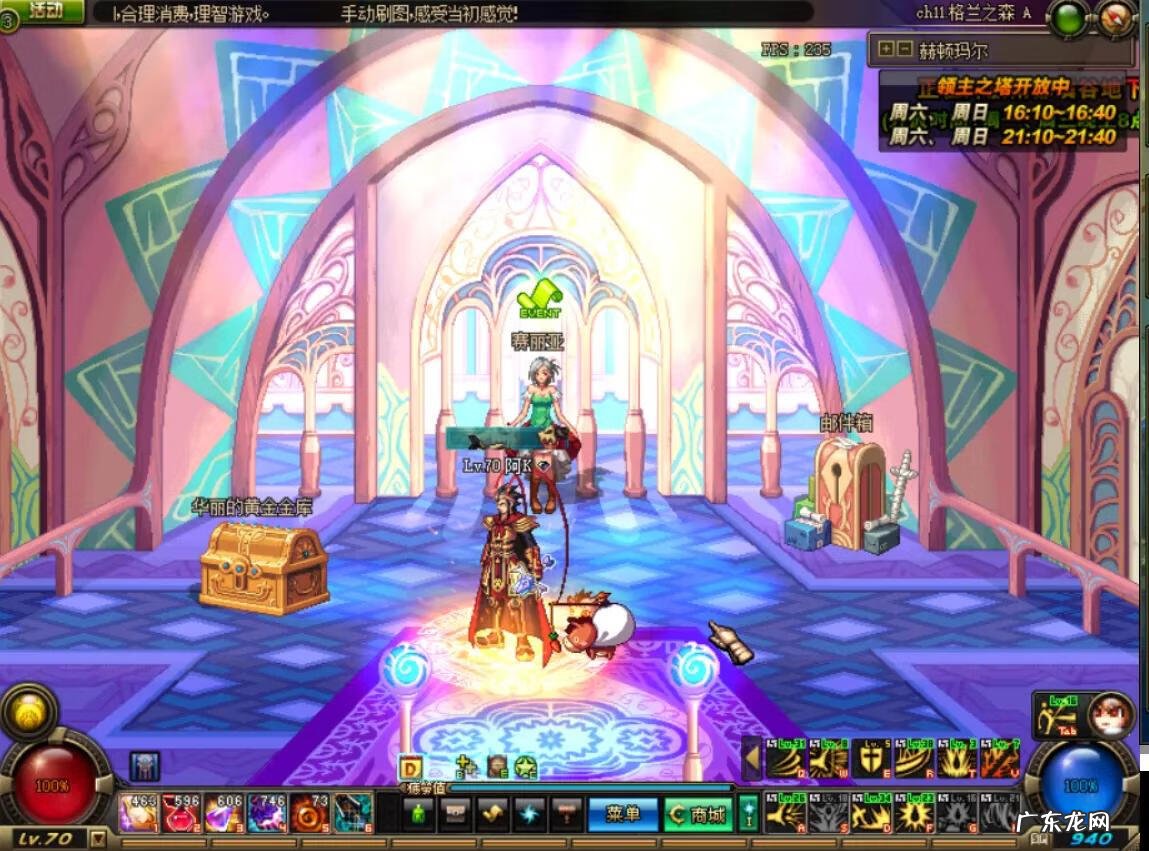
Task: Open the level dropdown arrow beside Lv.70
Action: (98, 838)
